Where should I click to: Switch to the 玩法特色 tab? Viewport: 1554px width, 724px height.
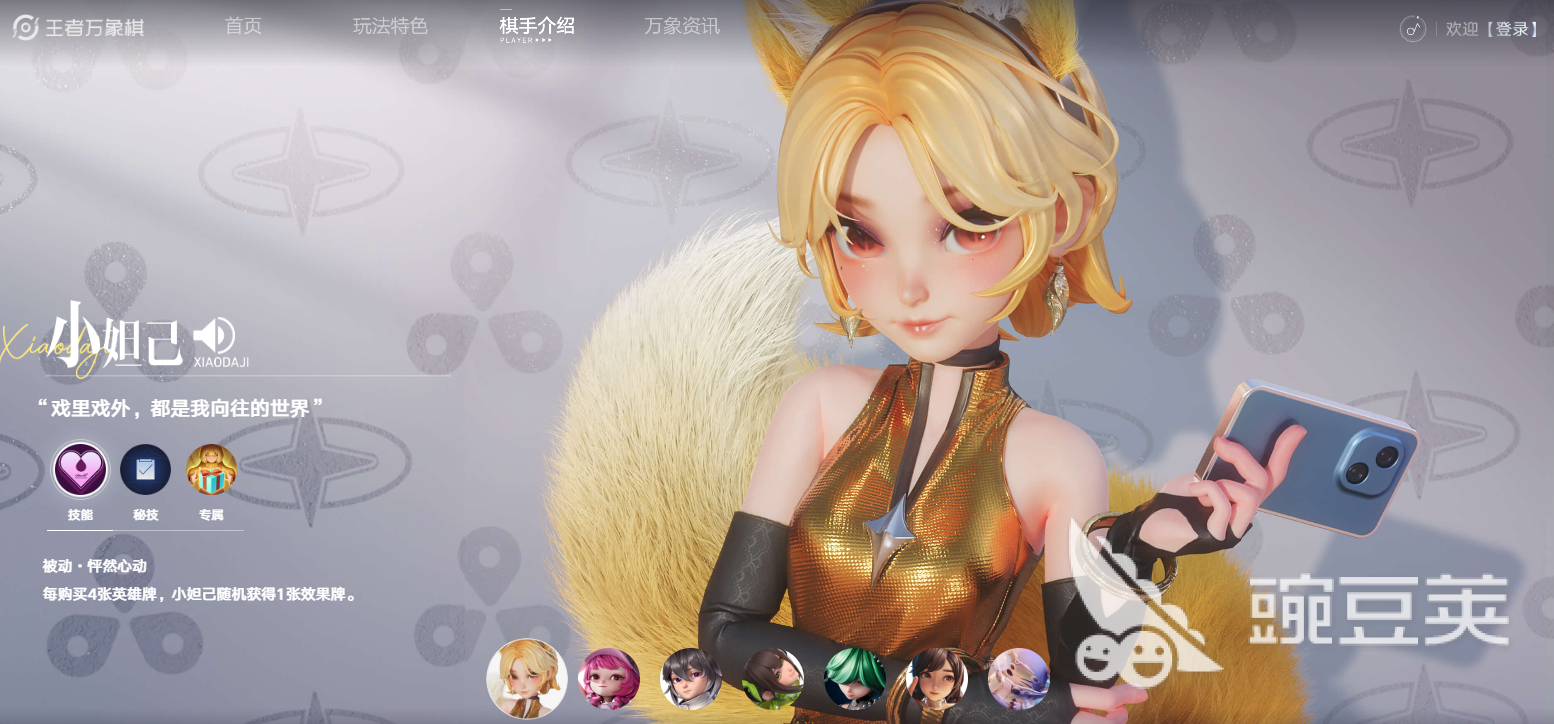(390, 26)
